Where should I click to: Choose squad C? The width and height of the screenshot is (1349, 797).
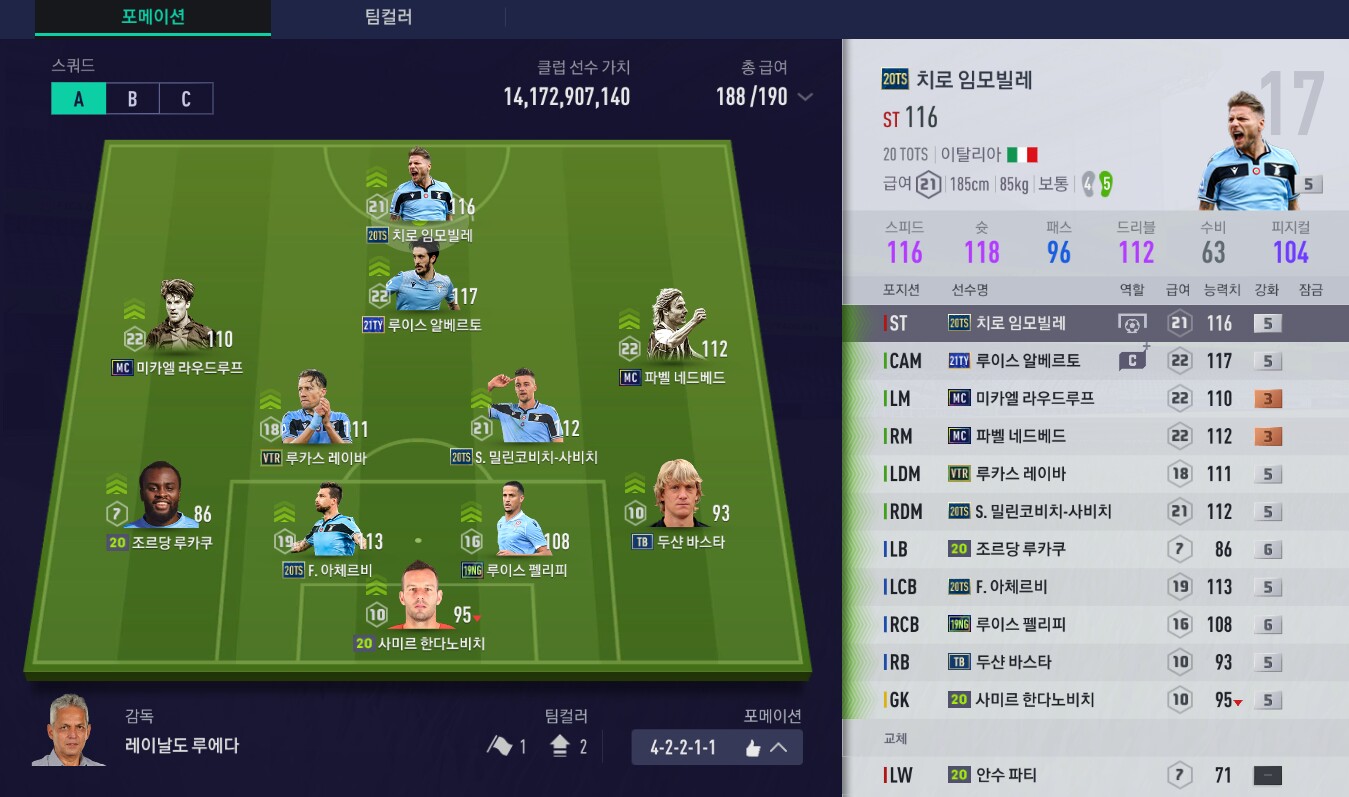(186, 99)
